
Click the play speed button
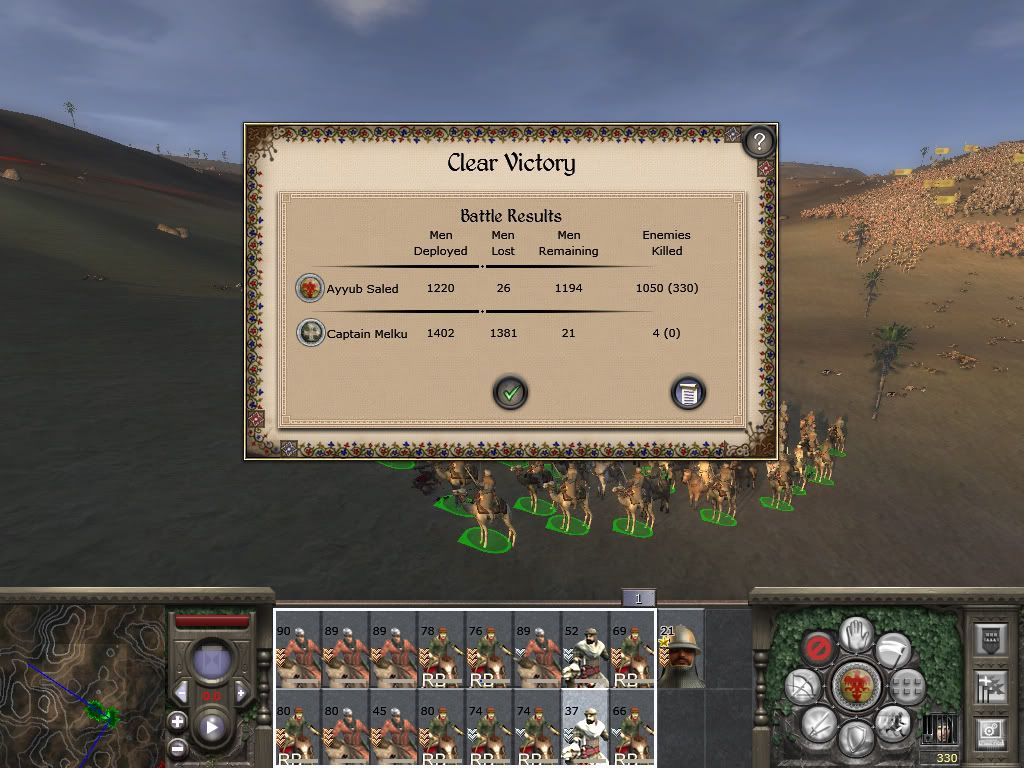click(211, 727)
